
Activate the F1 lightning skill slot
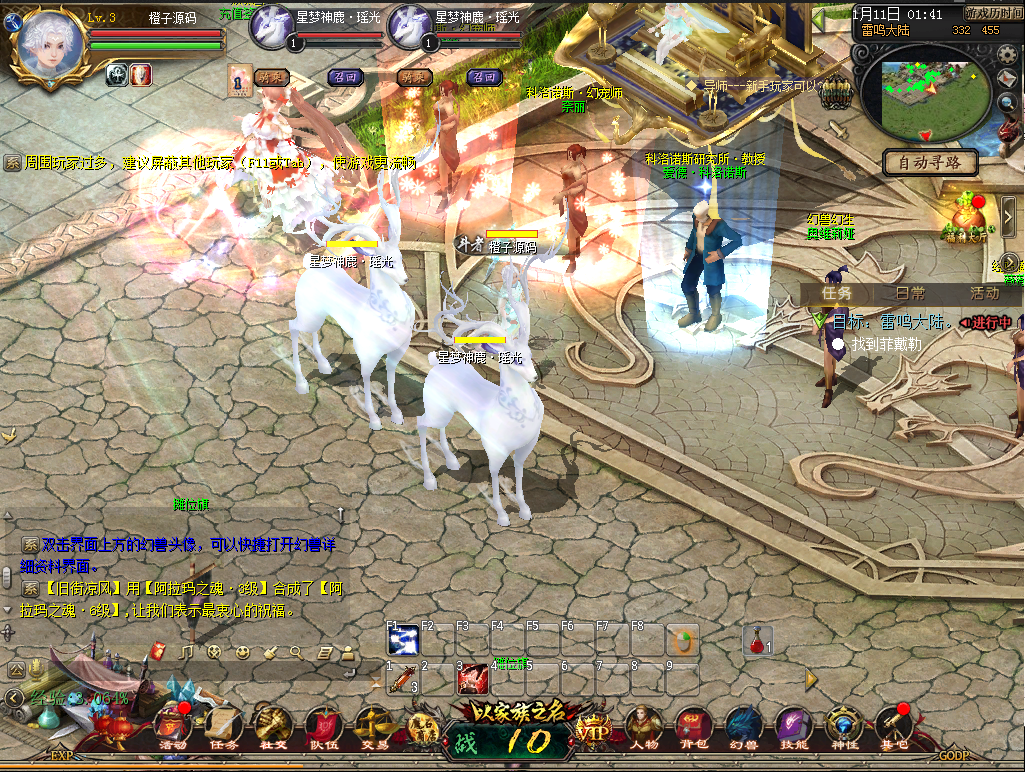point(402,640)
